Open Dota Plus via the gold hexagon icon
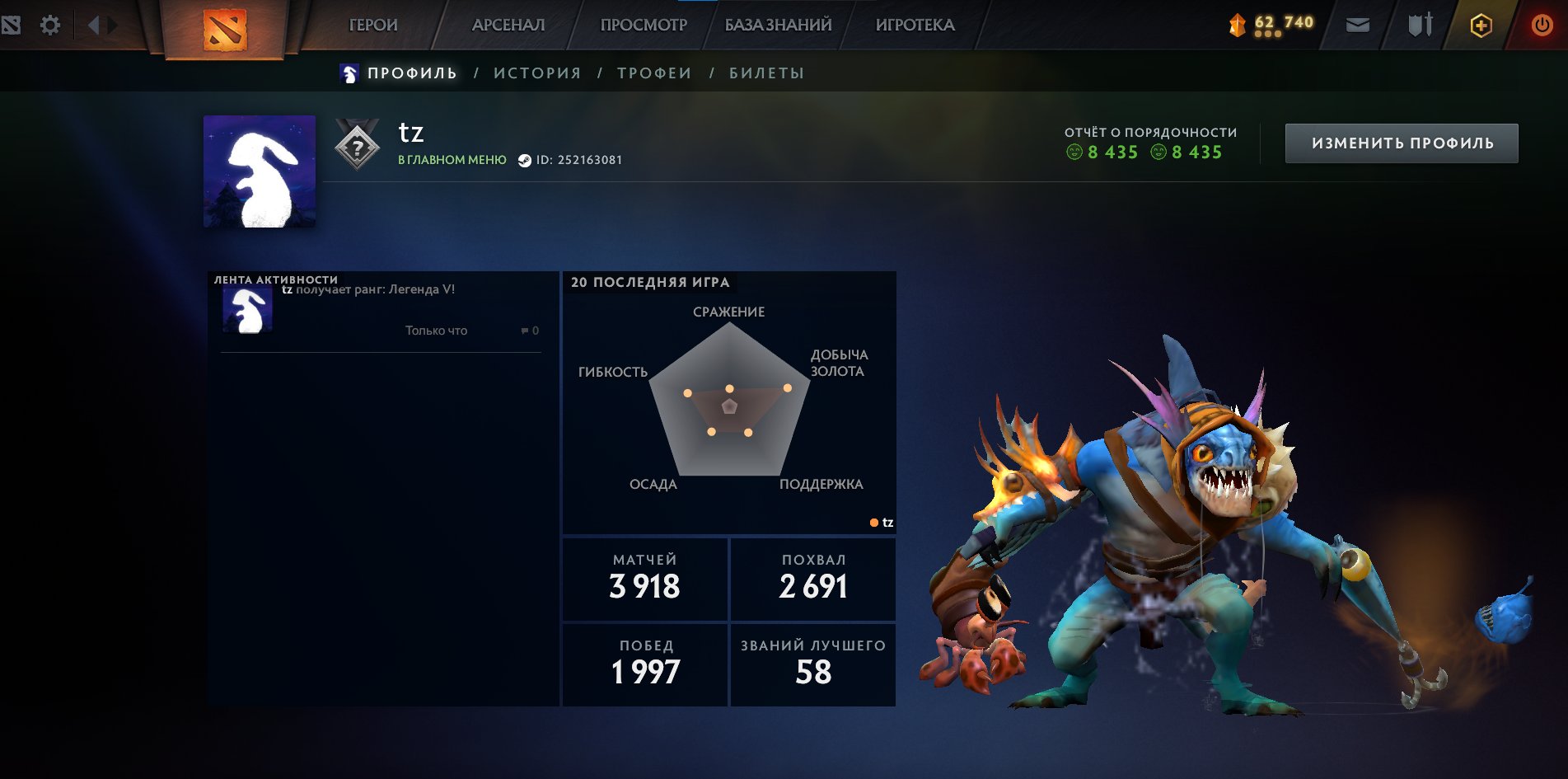1568x779 pixels. [x=1481, y=25]
